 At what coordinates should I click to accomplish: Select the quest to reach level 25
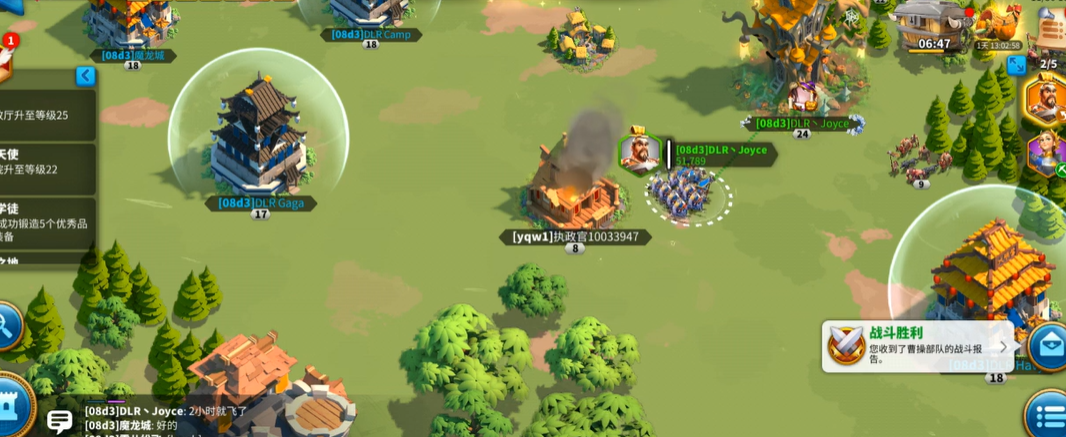click(45, 115)
